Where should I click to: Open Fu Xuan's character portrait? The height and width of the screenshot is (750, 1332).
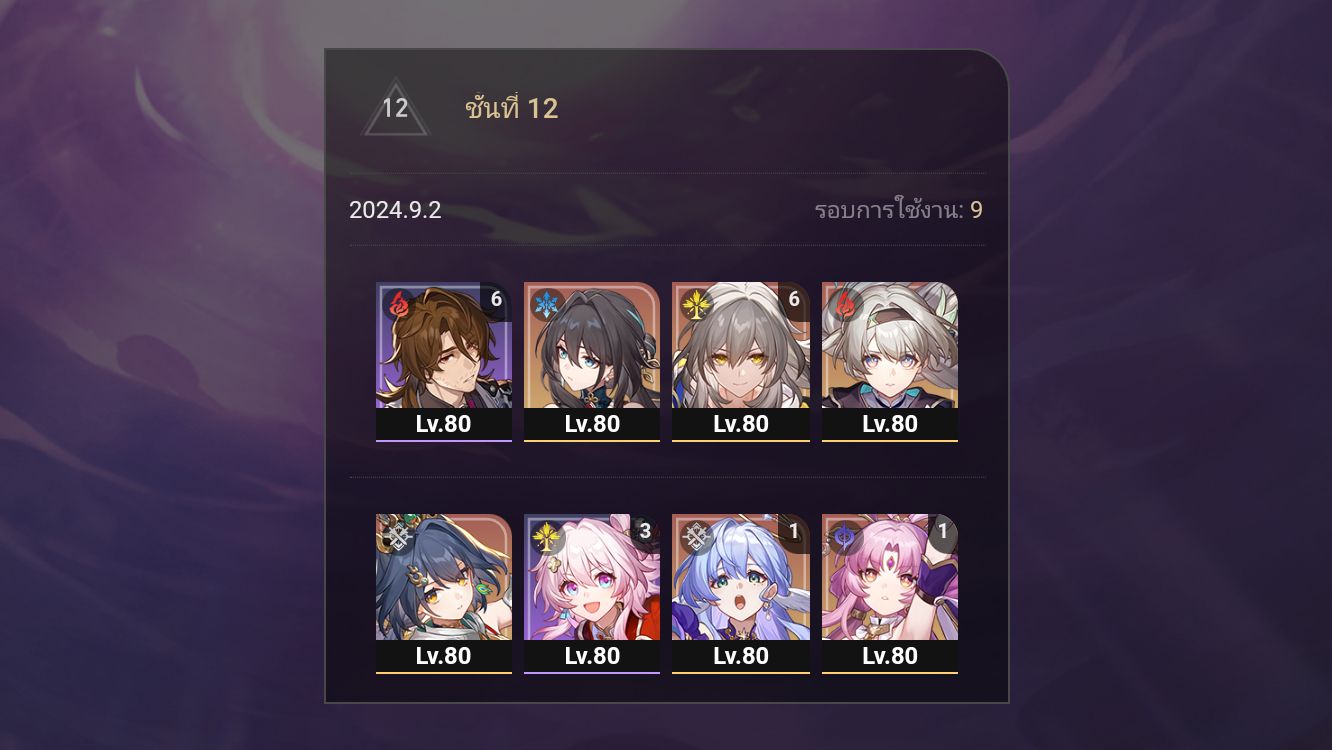point(890,580)
